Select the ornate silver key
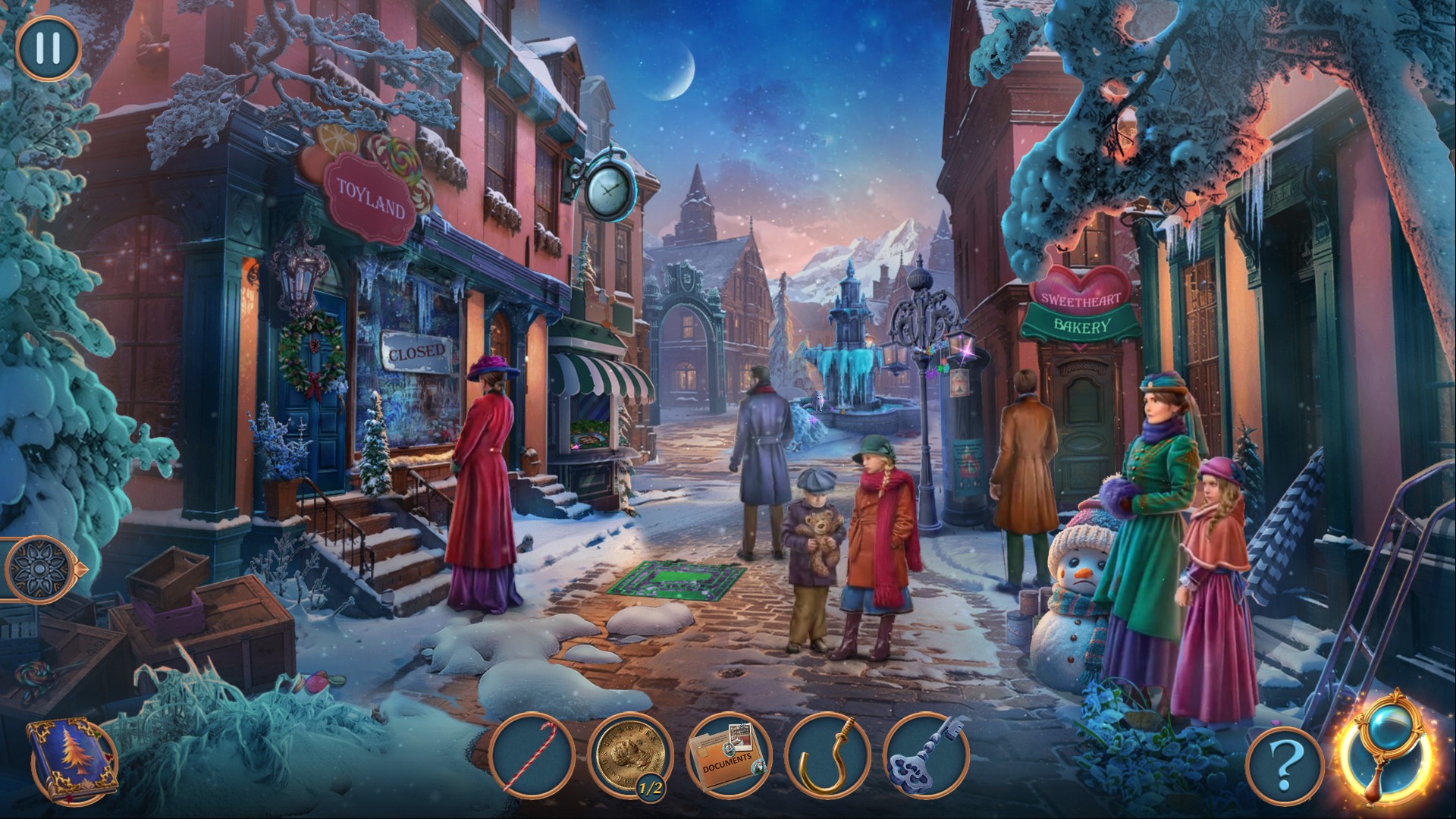This screenshot has height=819, width=1456. coord(924,755)
